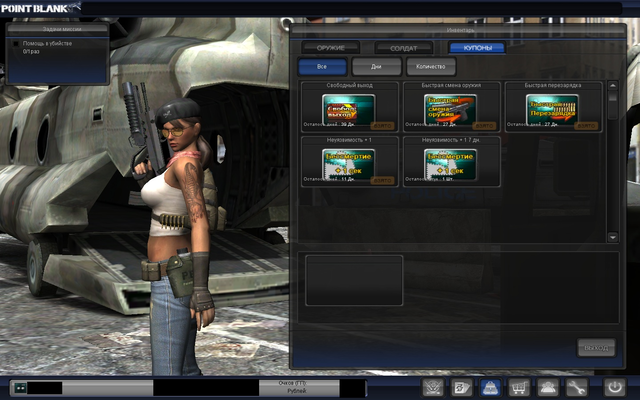Open the mission card icon
Screen dimensions: 640x400
click(461, 387)
